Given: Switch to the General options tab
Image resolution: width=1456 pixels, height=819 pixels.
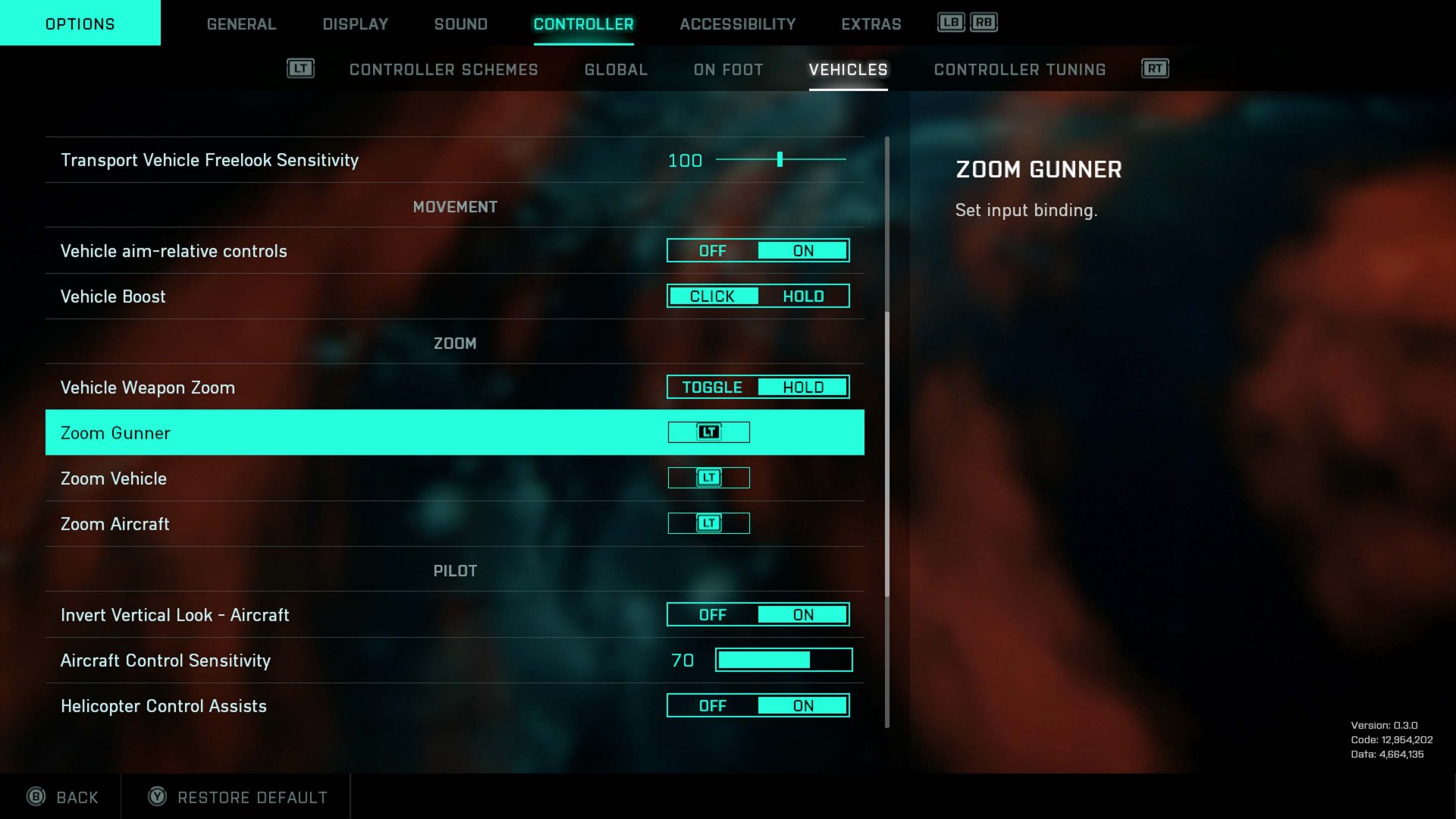Looking at the screenshot, I should (x=241, y=24).
